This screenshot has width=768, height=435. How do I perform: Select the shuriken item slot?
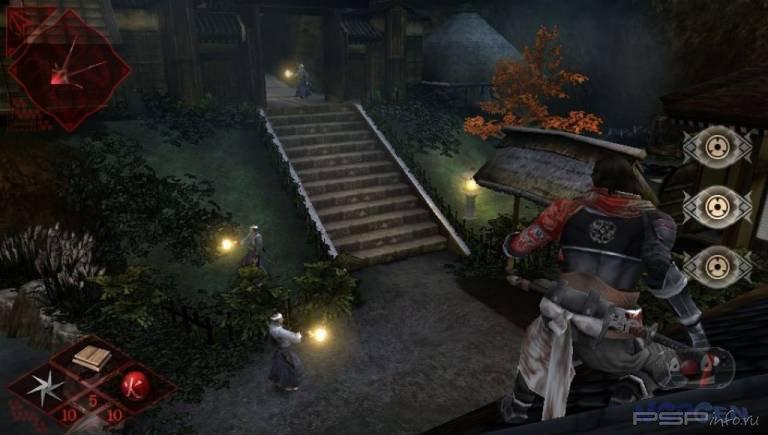[46, 387]
